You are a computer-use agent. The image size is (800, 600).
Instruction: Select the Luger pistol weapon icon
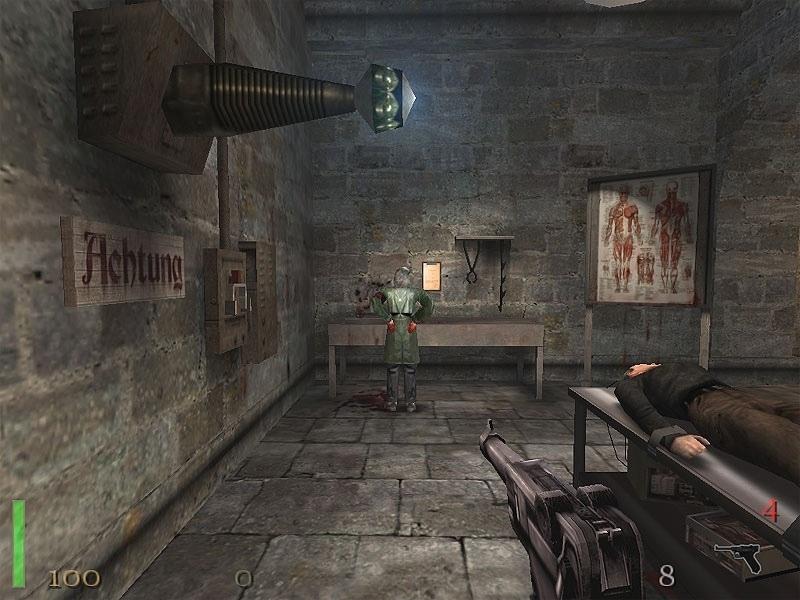tap(738, 557)
